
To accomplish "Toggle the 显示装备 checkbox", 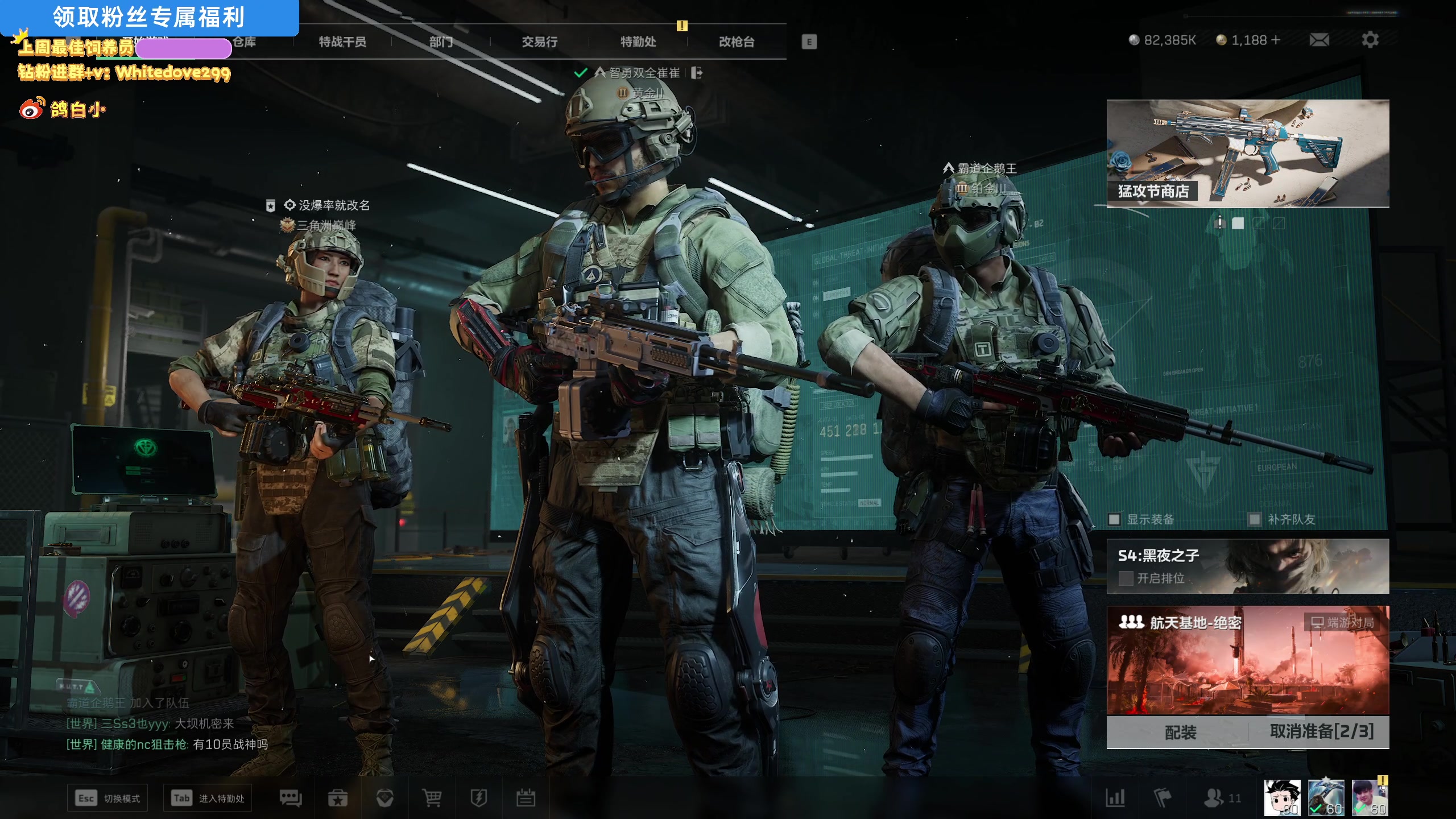I will click(1114, 519).
